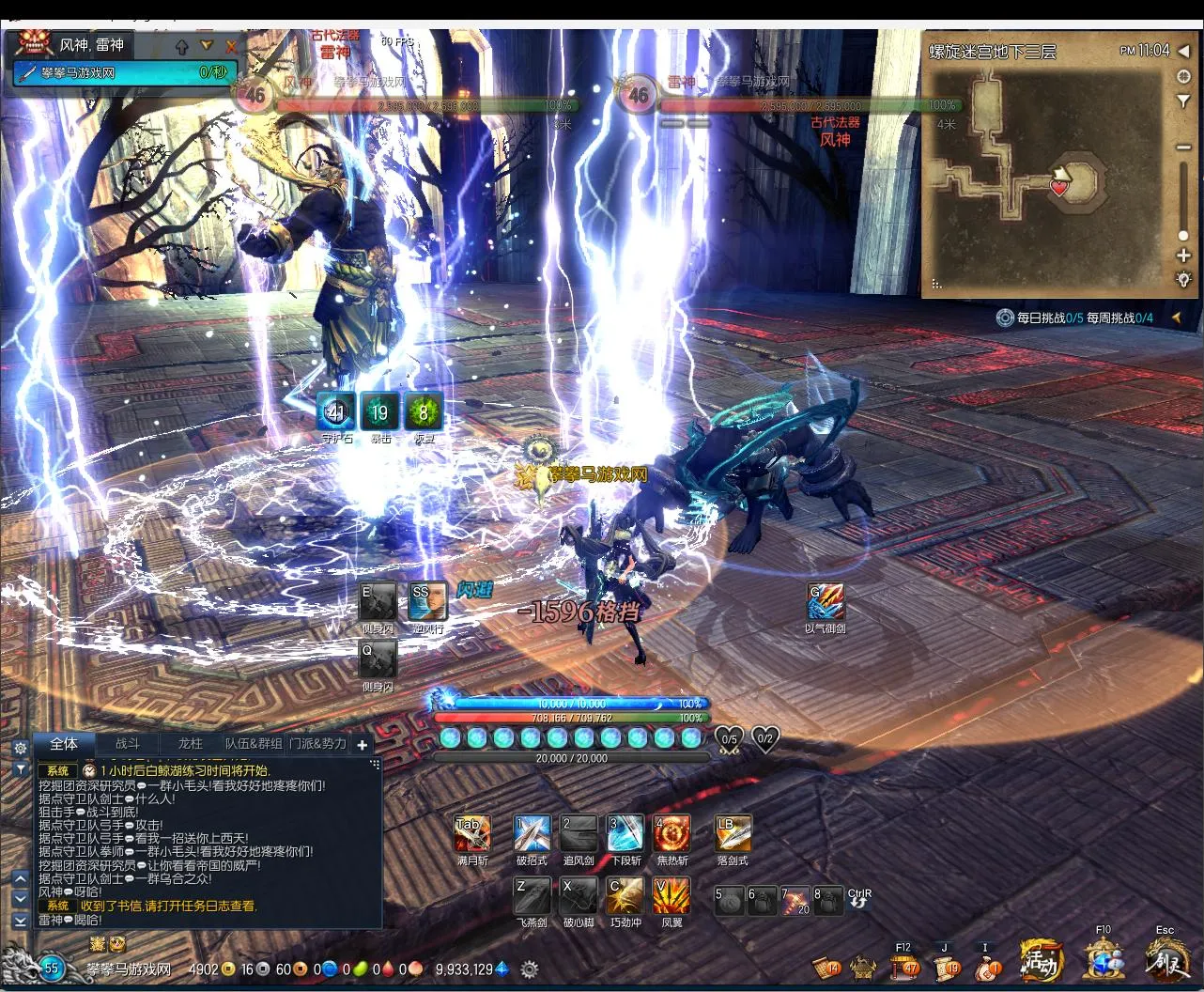
Task: Close the 风神, 雷神 tracker panel
Action: tap(231, 45)
